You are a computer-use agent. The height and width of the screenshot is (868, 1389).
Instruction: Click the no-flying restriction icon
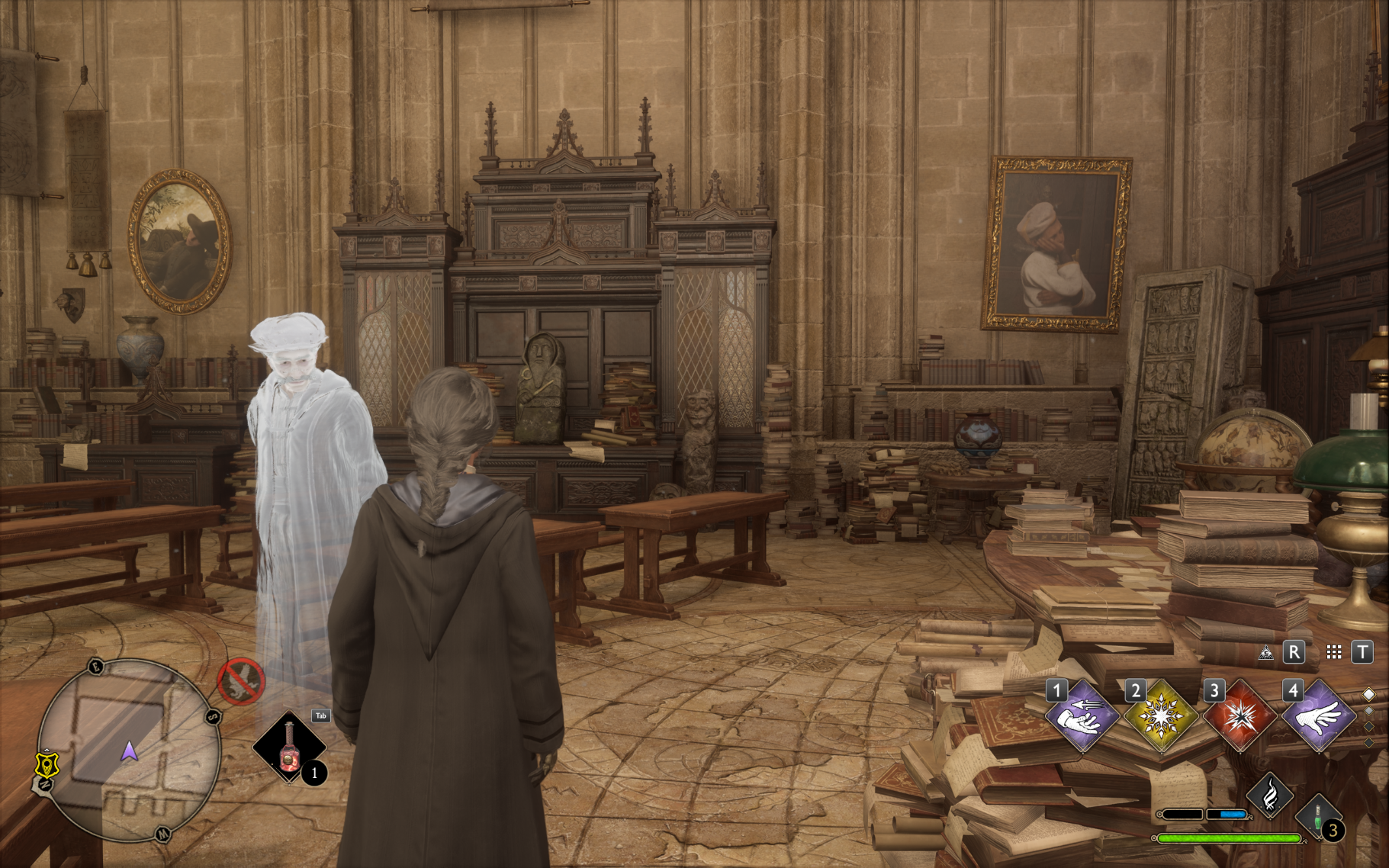pyautogui.click(x=241, y=681)
